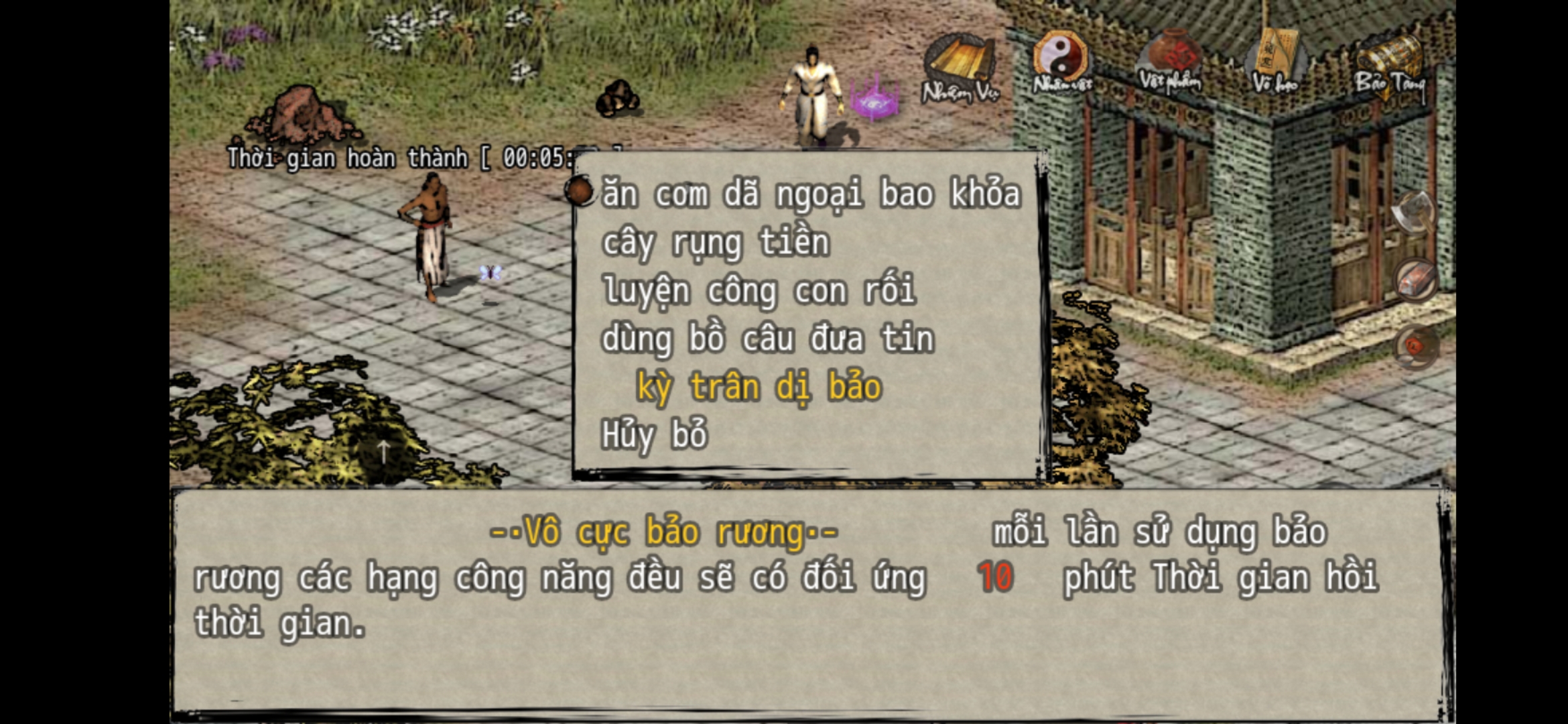Cancel with the "Hủy bỏ" option

654,436
